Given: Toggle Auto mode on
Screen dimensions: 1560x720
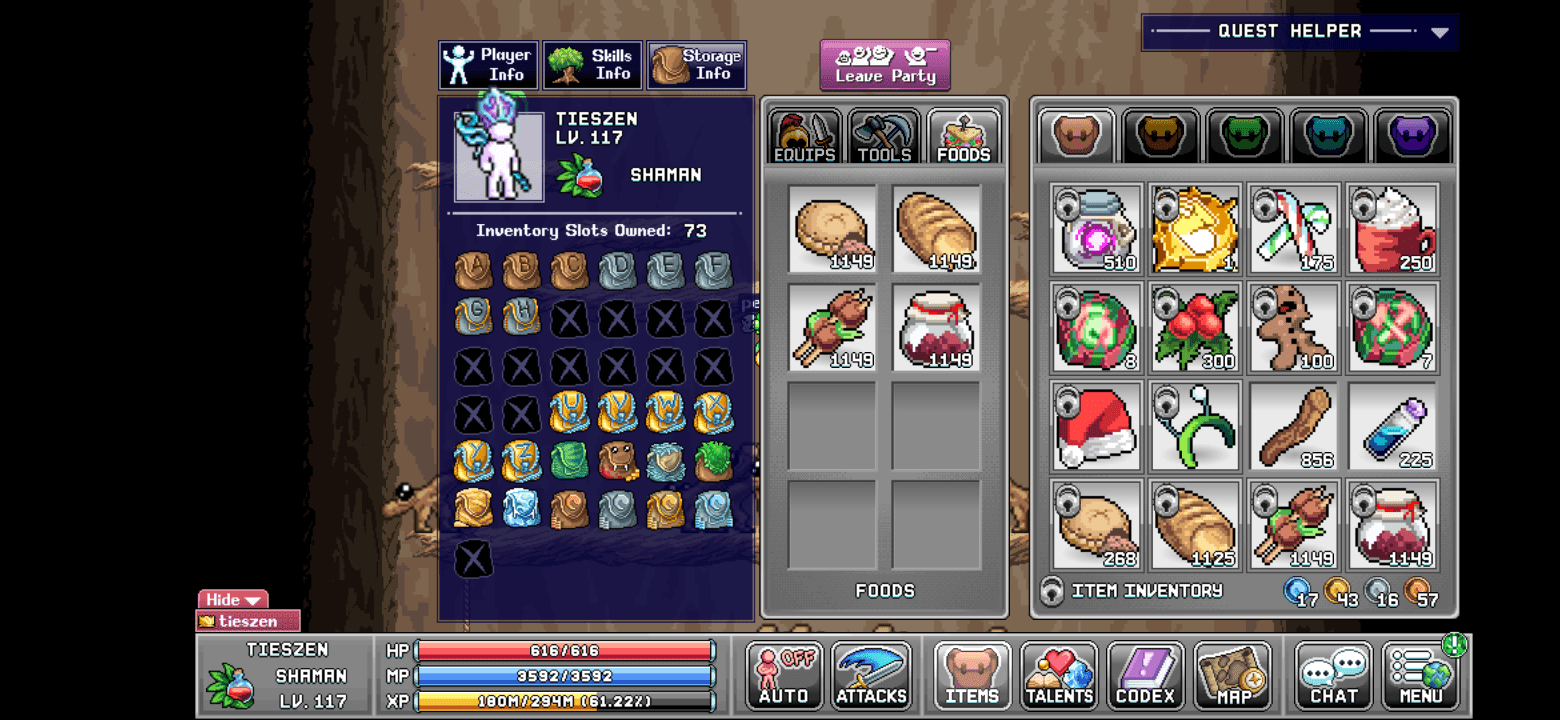Looking at the screenshot, I should point(783,675).
